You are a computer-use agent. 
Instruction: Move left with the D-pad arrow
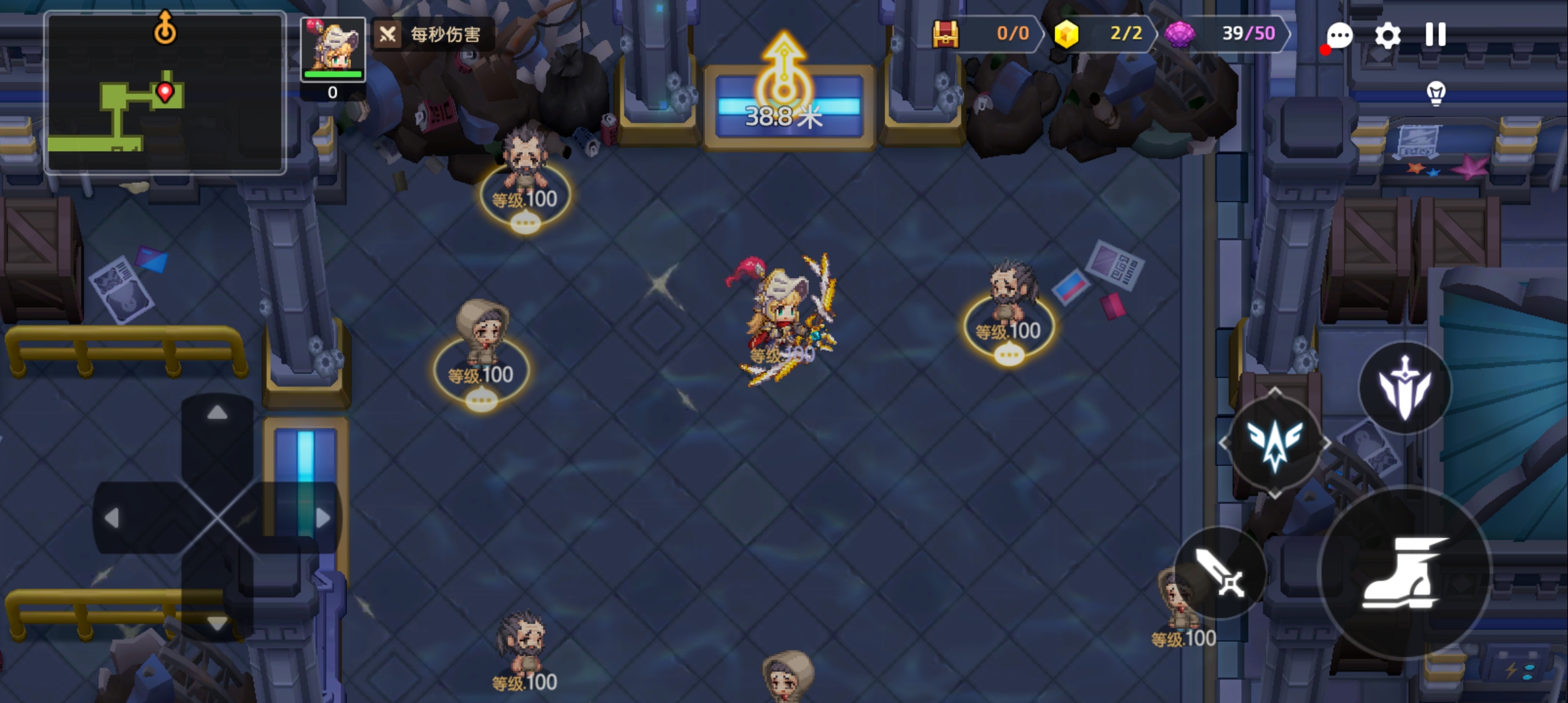[x=112, y=518]
